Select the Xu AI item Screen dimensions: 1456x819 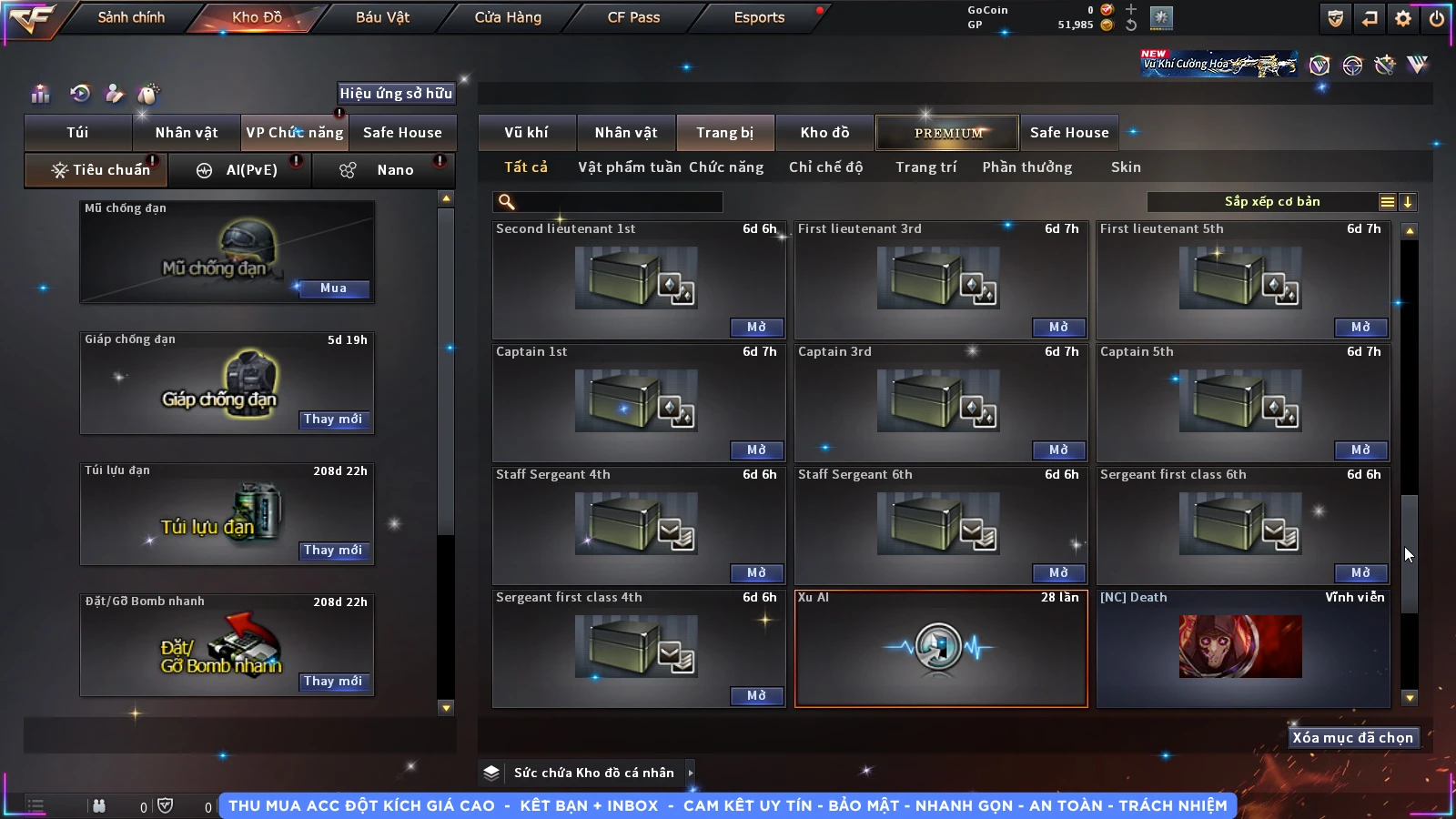[x=940, y=648]
